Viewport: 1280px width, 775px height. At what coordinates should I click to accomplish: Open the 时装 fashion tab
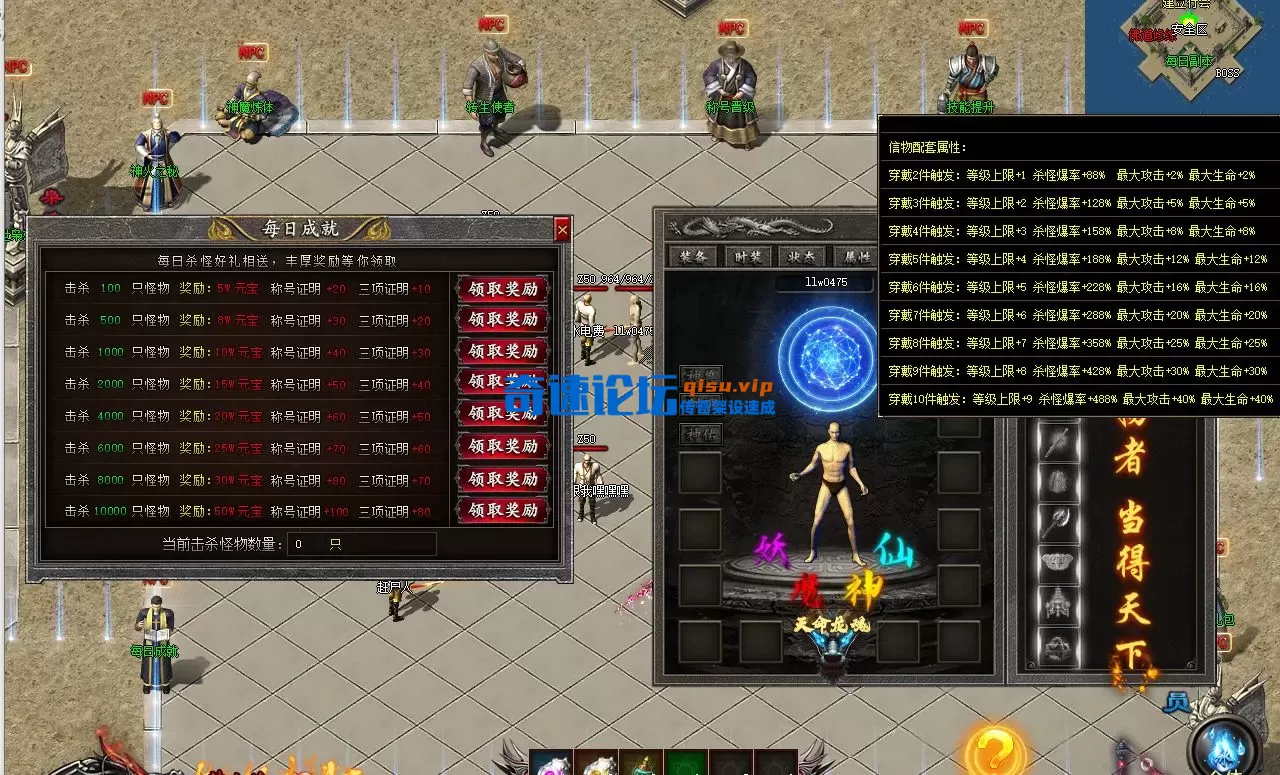pos(748,257)
